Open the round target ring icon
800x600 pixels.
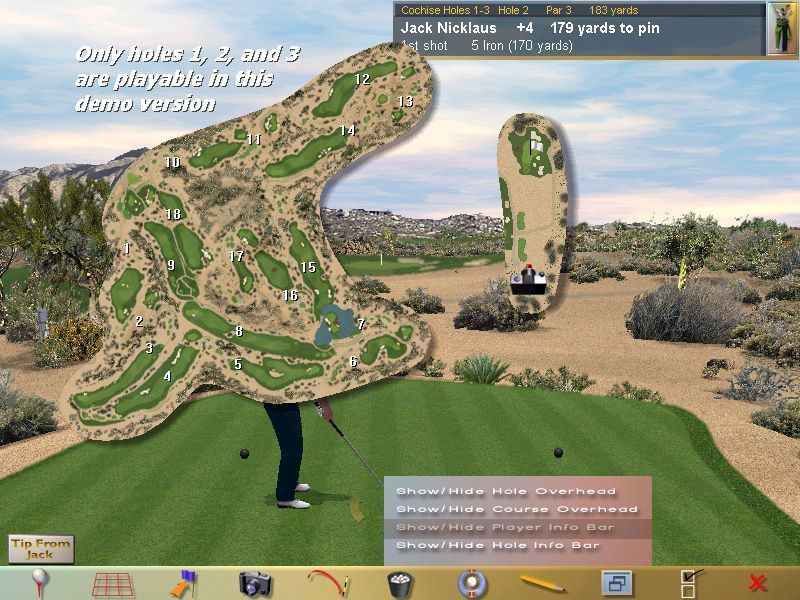[470, 583]
